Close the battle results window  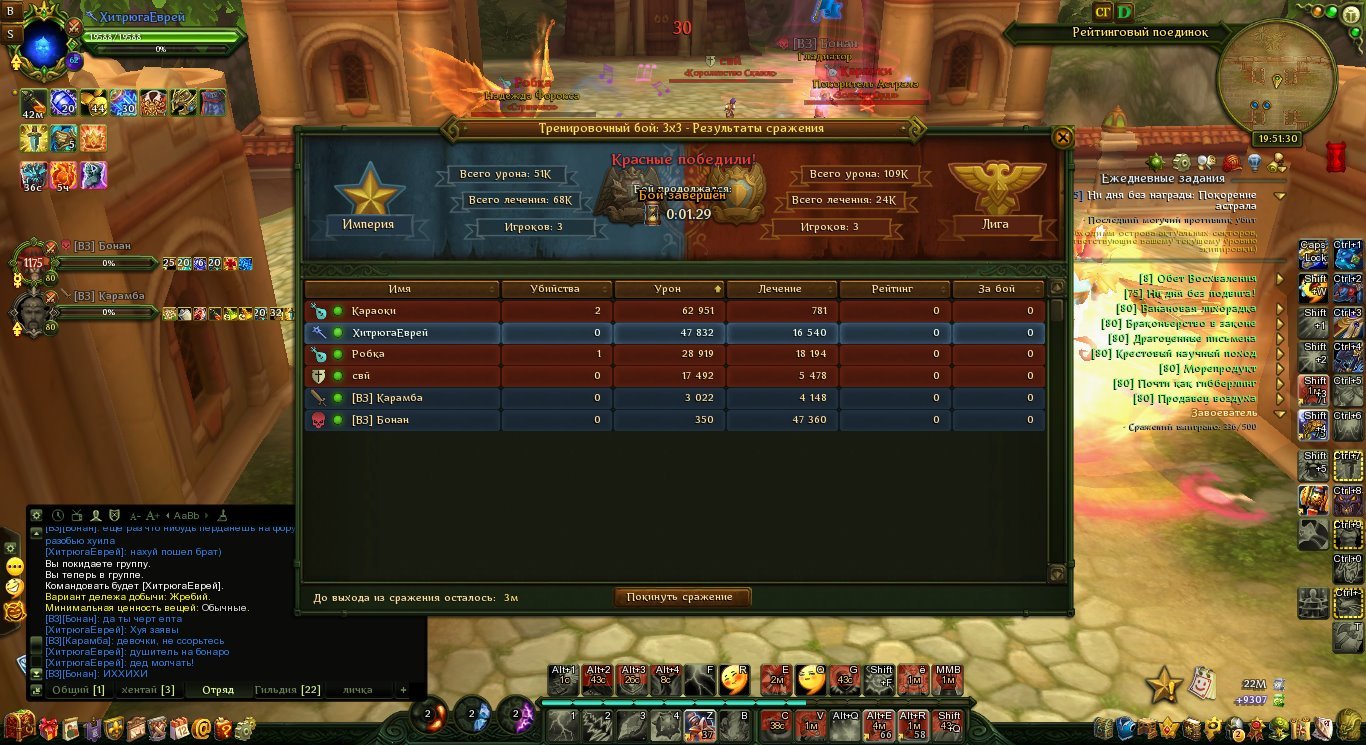tap(1062, 137)
